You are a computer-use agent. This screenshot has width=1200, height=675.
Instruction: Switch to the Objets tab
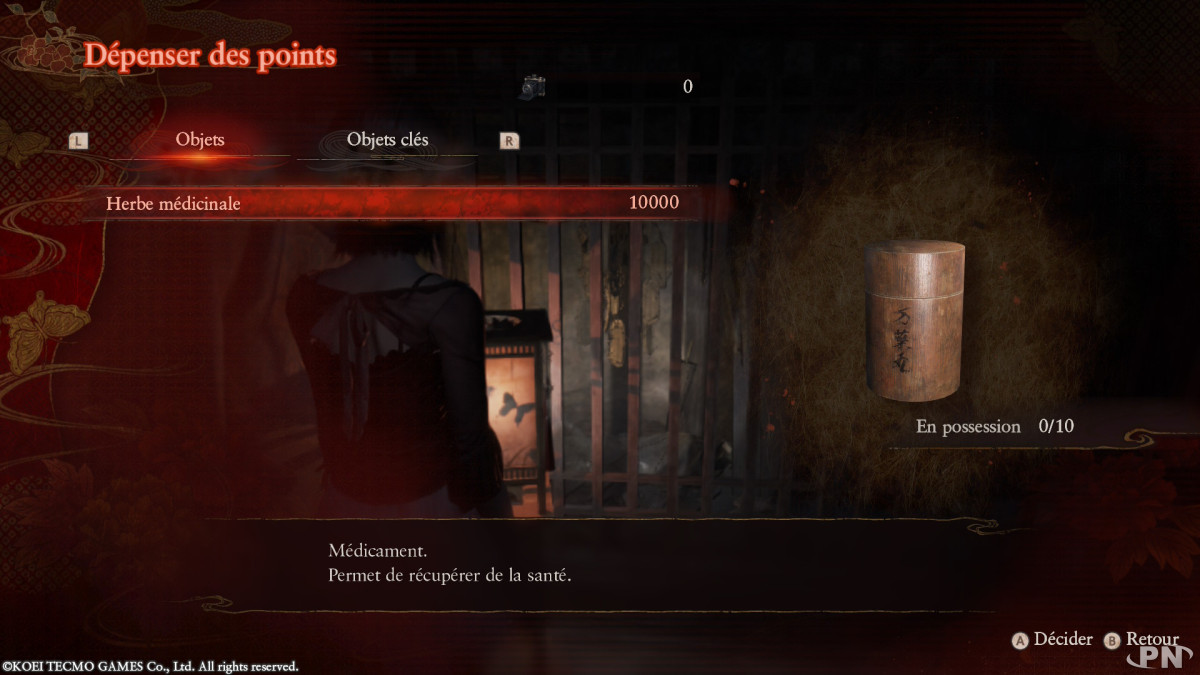(200, 140)
